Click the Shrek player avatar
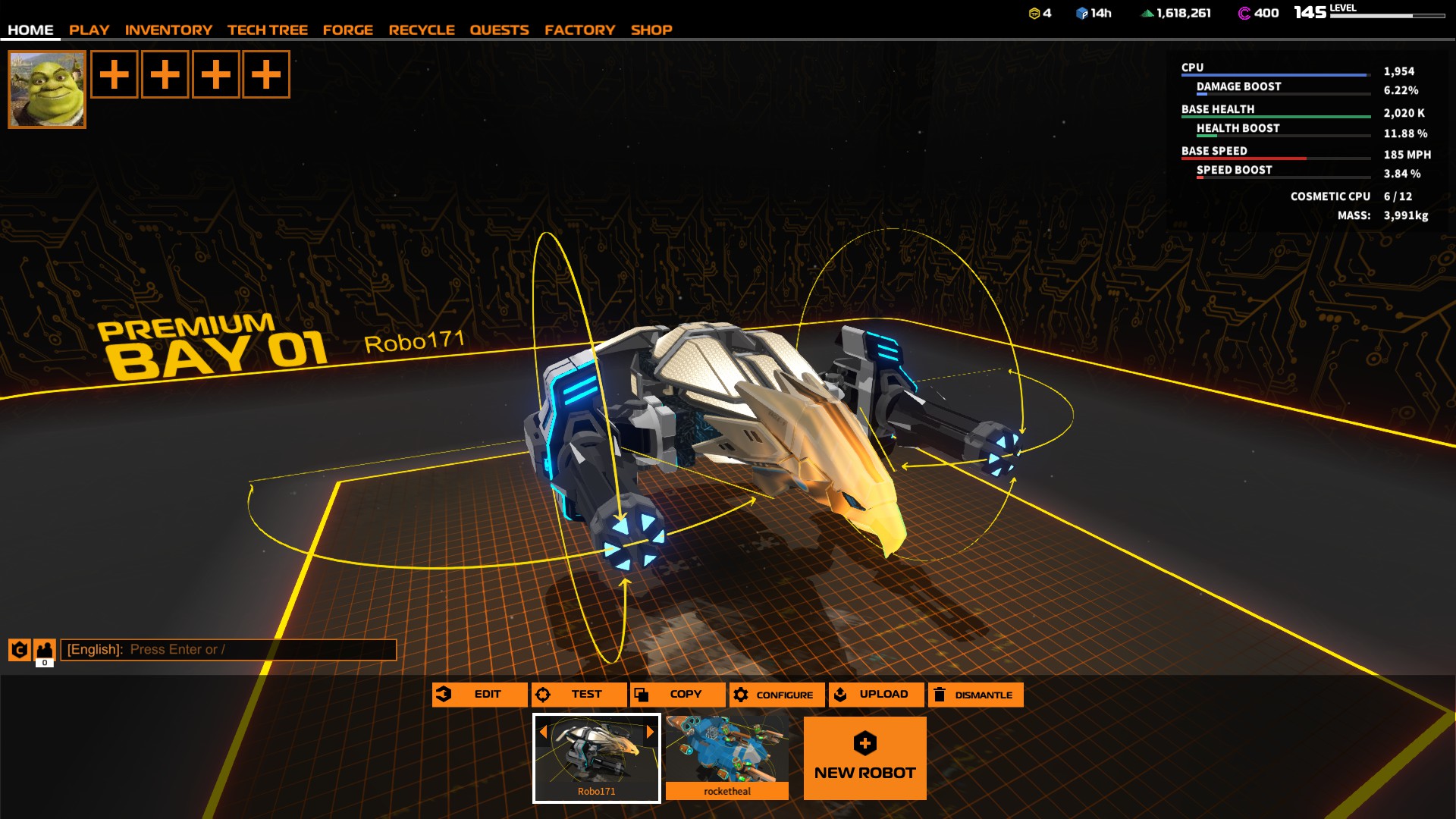The height and width of the screenshot is (819, 1456). point(47,89)
